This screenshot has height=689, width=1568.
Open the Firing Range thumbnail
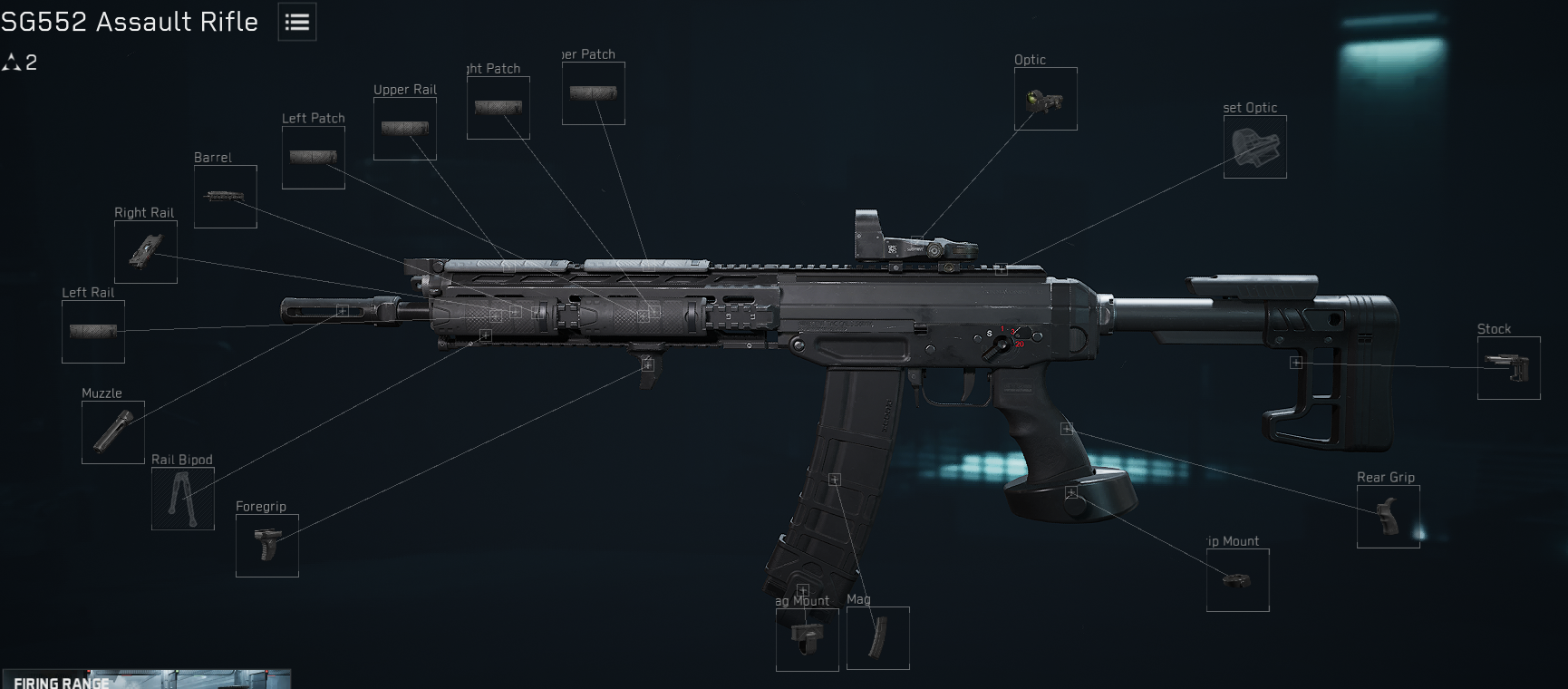[x=147, y=679]
